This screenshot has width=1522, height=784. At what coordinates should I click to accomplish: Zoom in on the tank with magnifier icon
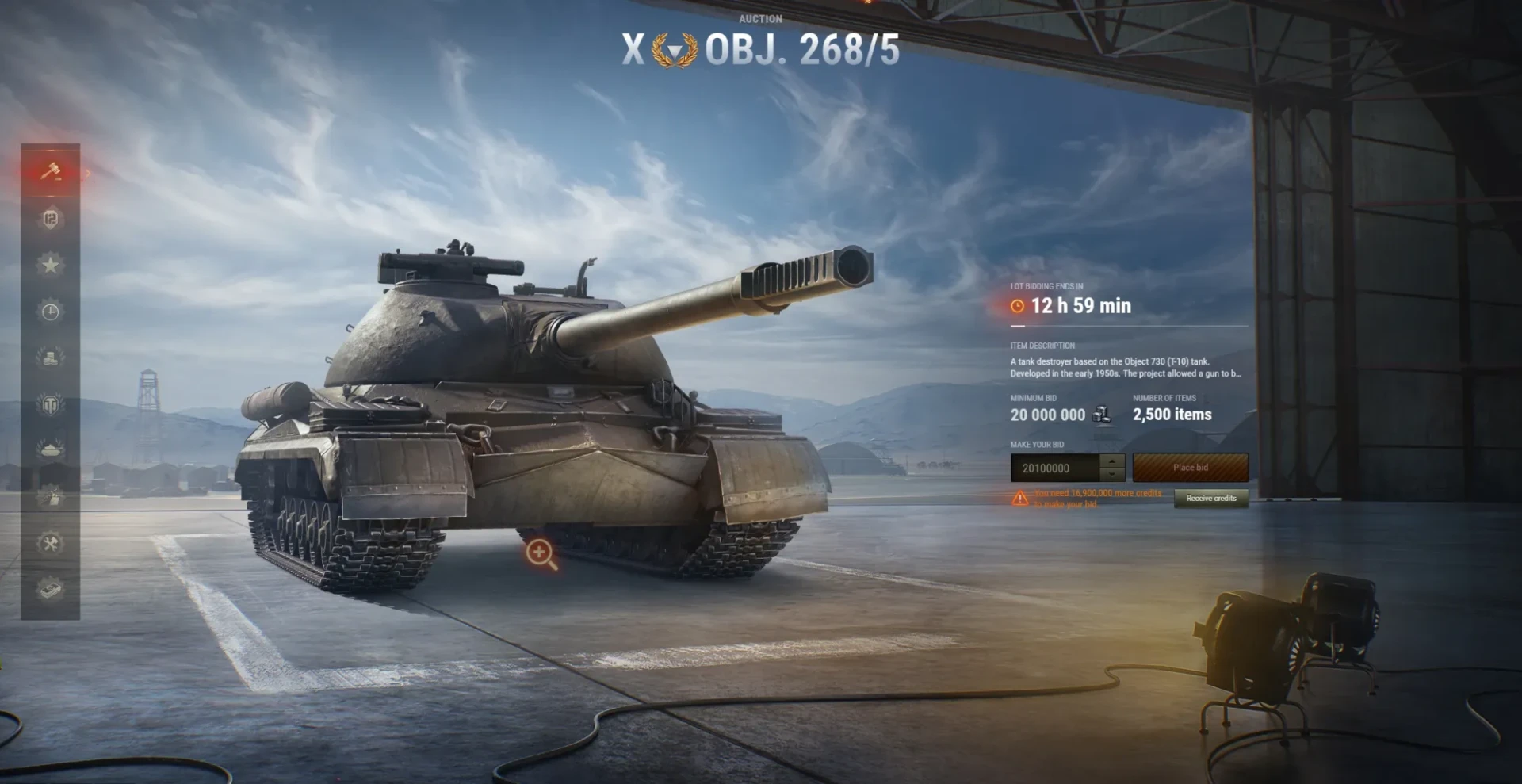point(541,553)
